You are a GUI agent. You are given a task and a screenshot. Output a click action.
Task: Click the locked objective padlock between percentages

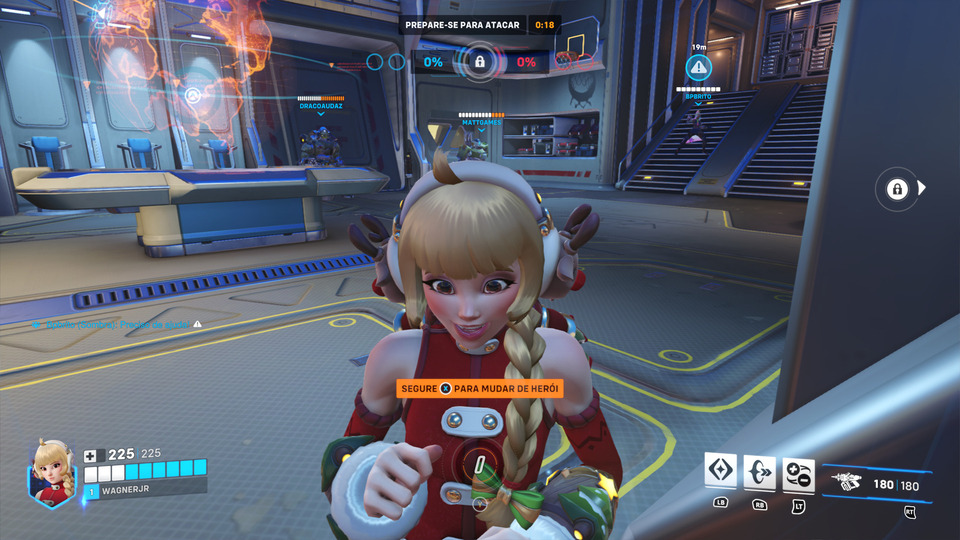[x=479, y=62]
